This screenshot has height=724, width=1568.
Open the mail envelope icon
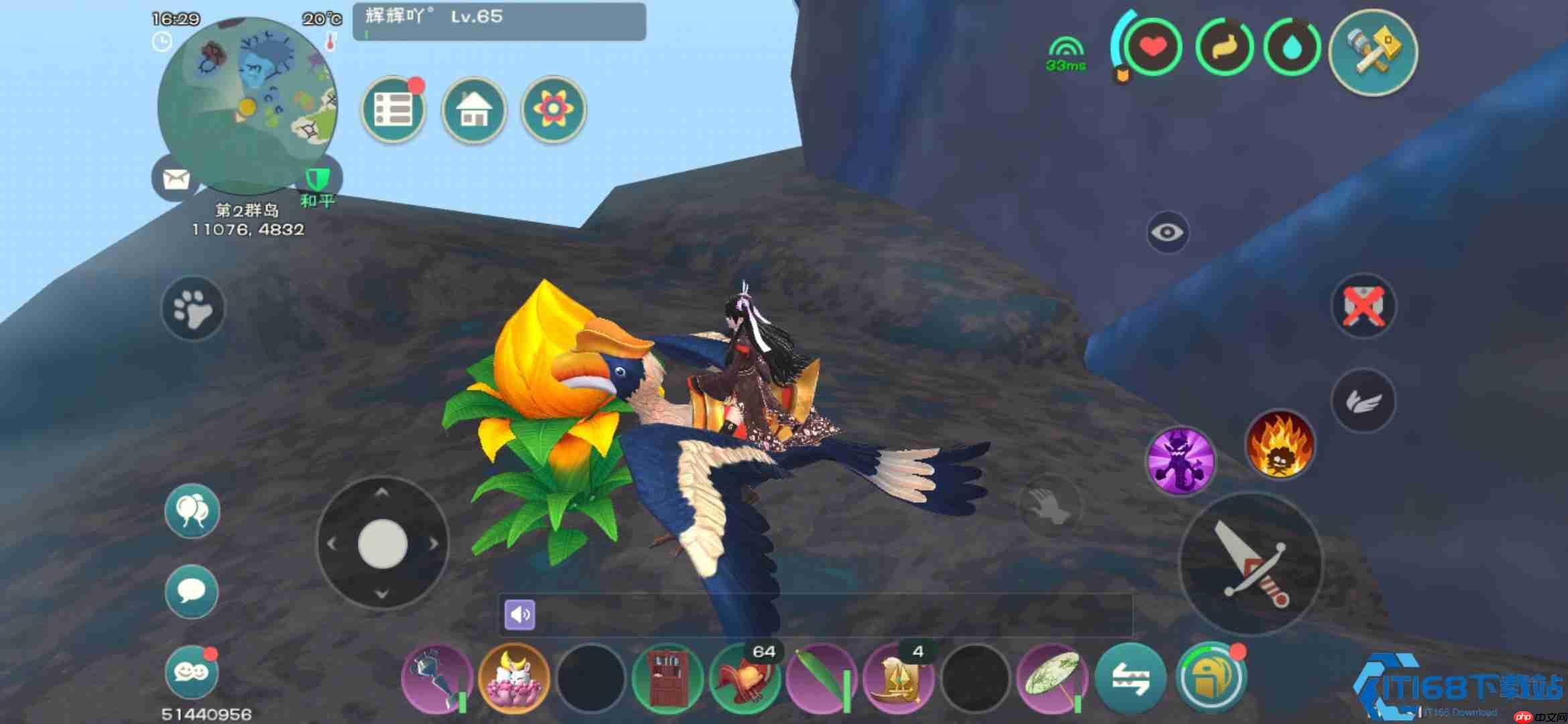click(x=176, y=179)
